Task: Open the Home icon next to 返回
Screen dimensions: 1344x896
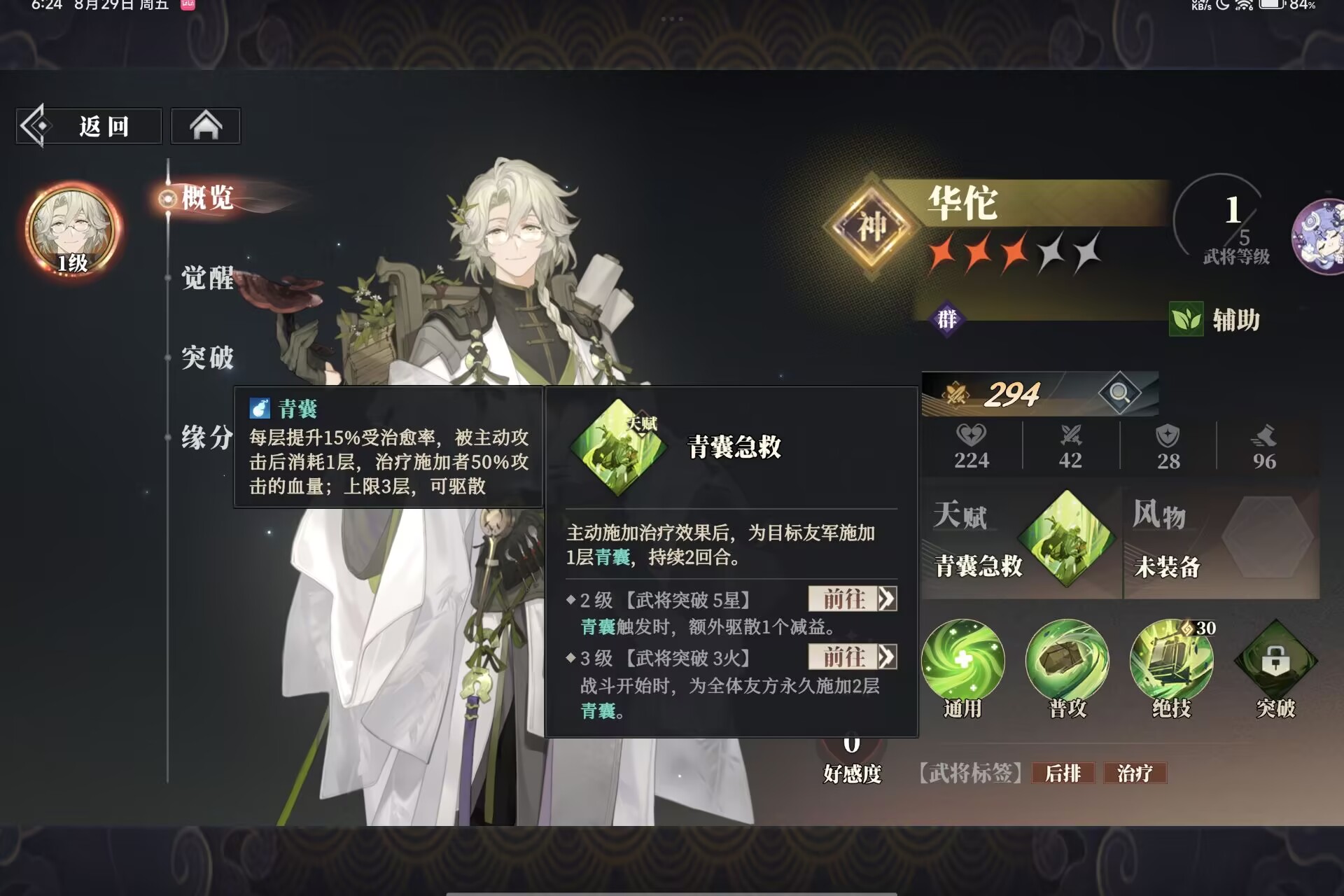Action: (205, 125)
